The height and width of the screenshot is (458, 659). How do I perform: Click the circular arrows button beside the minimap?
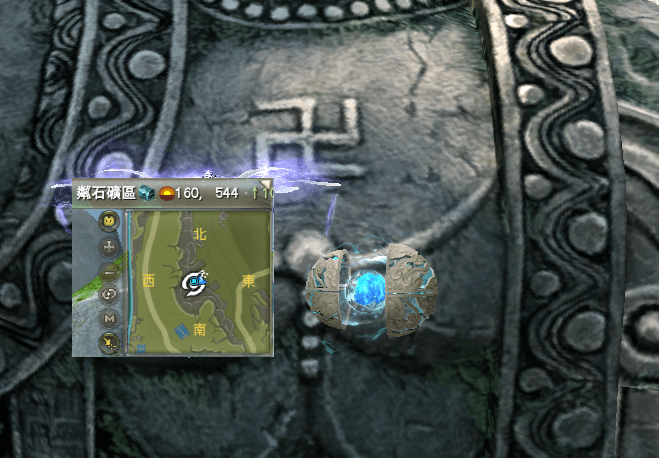click(x=108, y=294)
